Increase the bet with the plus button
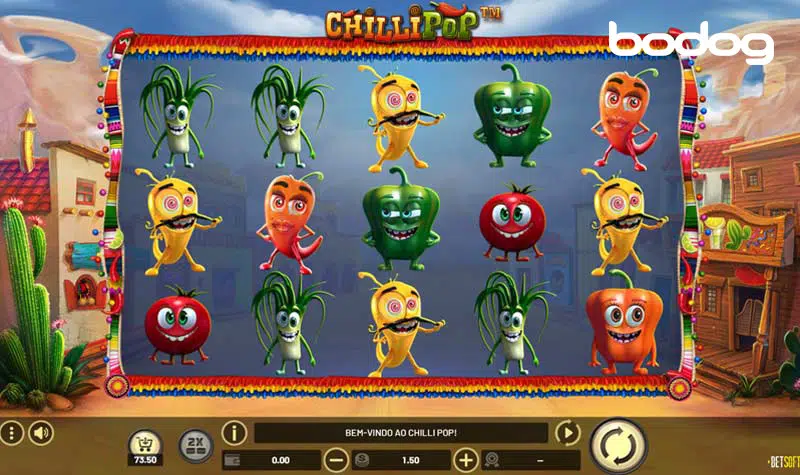The image size is (800, 475). click(x=466, y=460)
